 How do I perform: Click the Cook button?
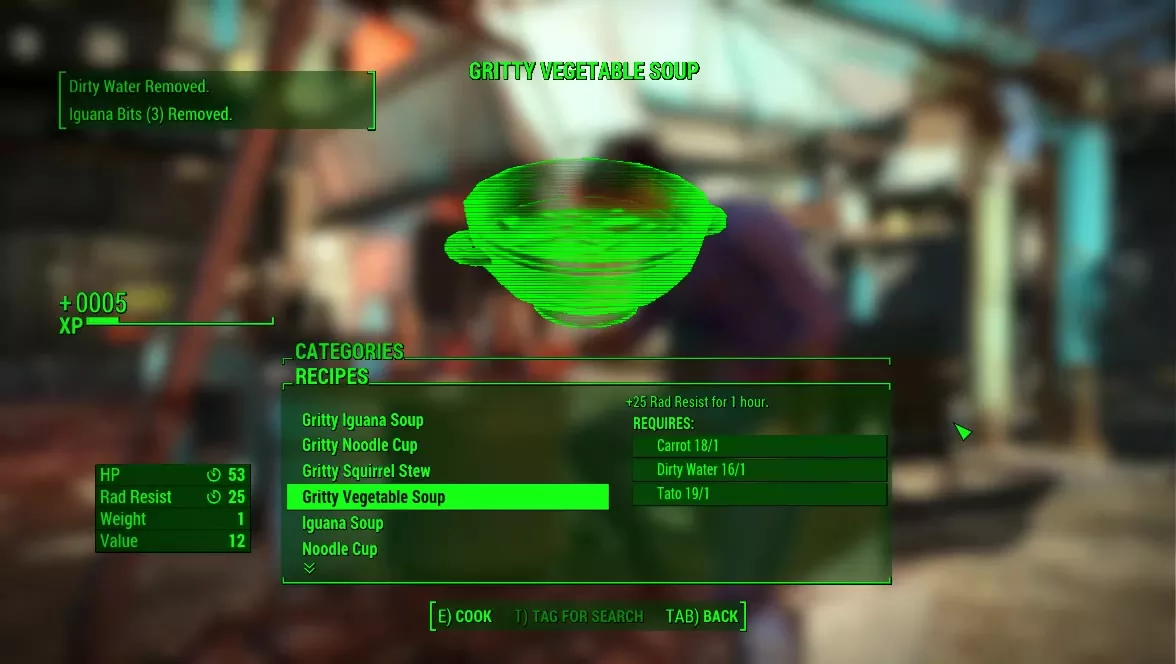pos(465,616)
